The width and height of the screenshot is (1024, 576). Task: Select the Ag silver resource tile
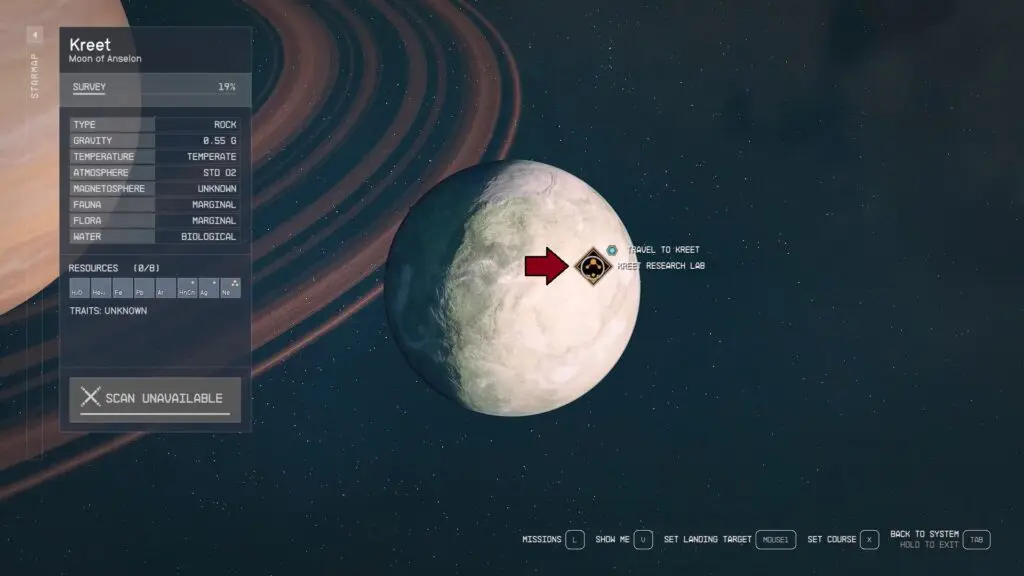[x=208, y=289]
